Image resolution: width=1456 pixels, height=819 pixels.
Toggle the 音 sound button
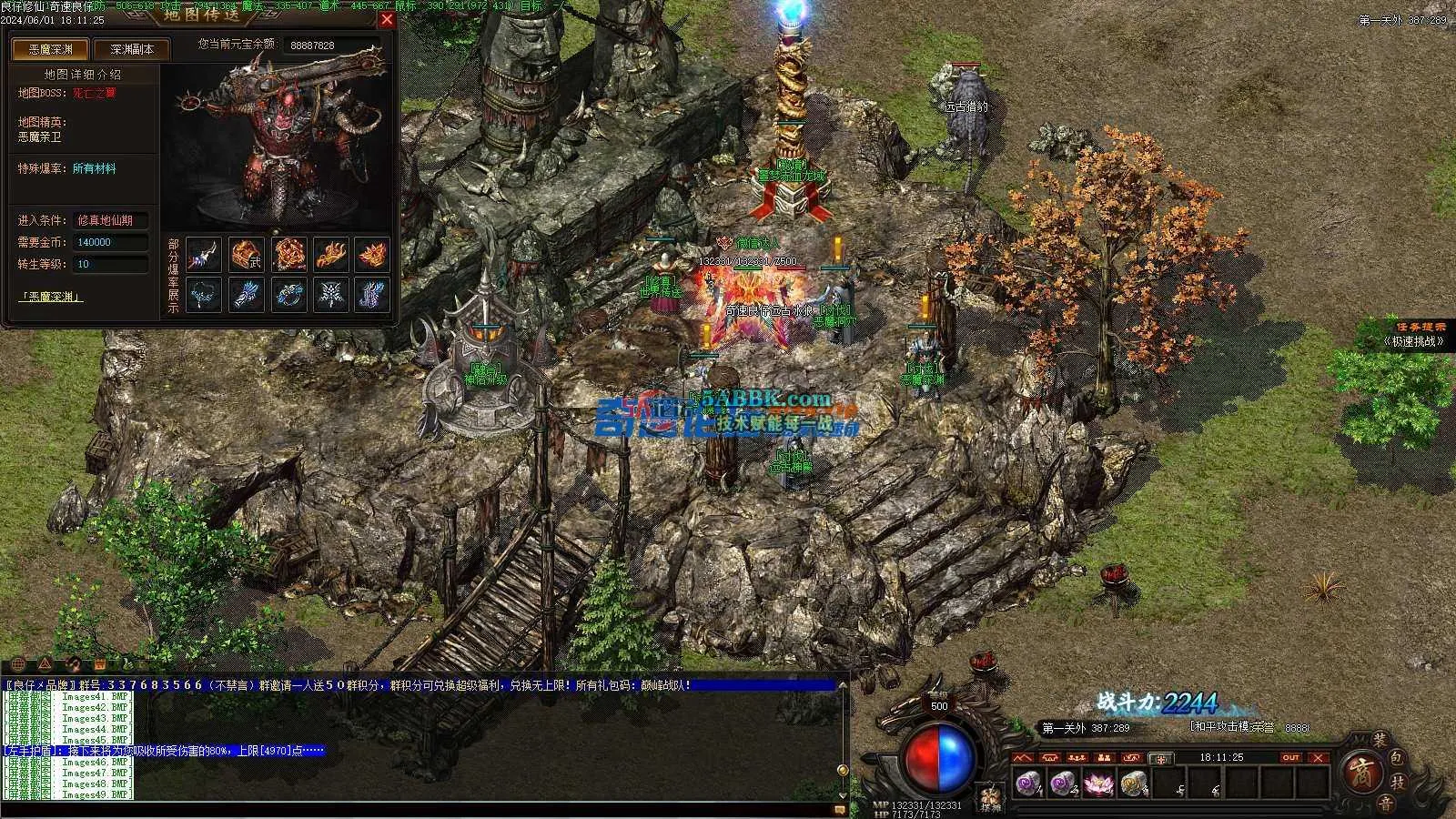click(x=1384, y=802)
